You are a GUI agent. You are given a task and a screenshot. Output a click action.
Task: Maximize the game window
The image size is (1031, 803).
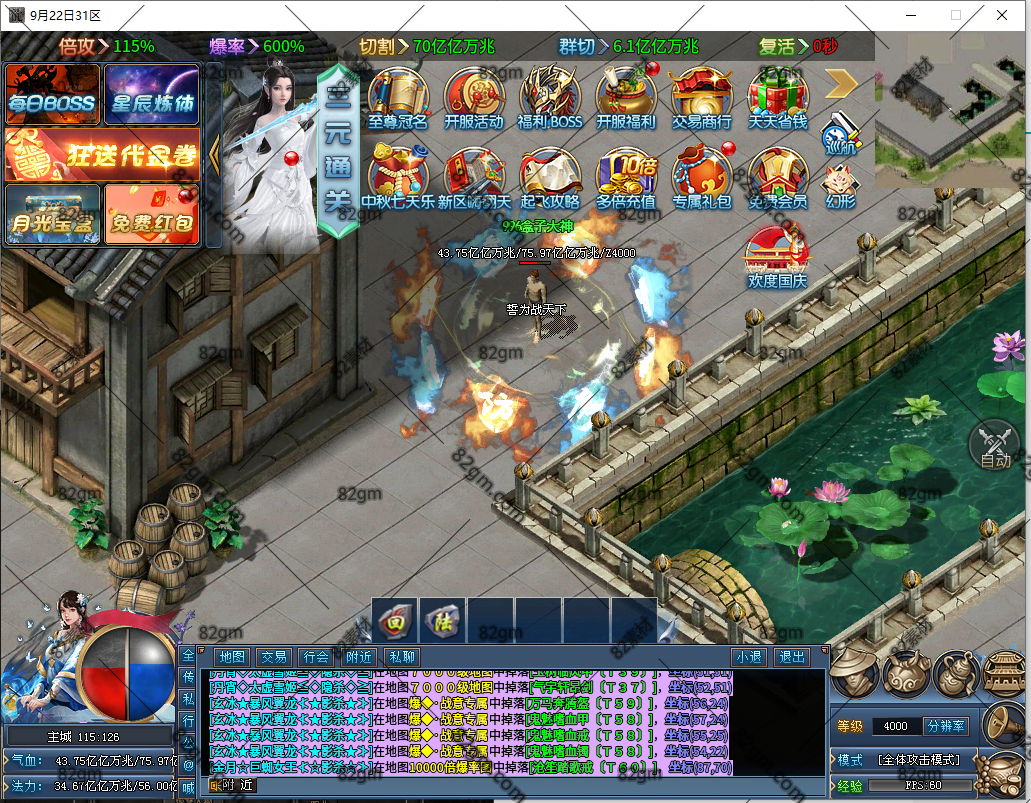(955, 15)
